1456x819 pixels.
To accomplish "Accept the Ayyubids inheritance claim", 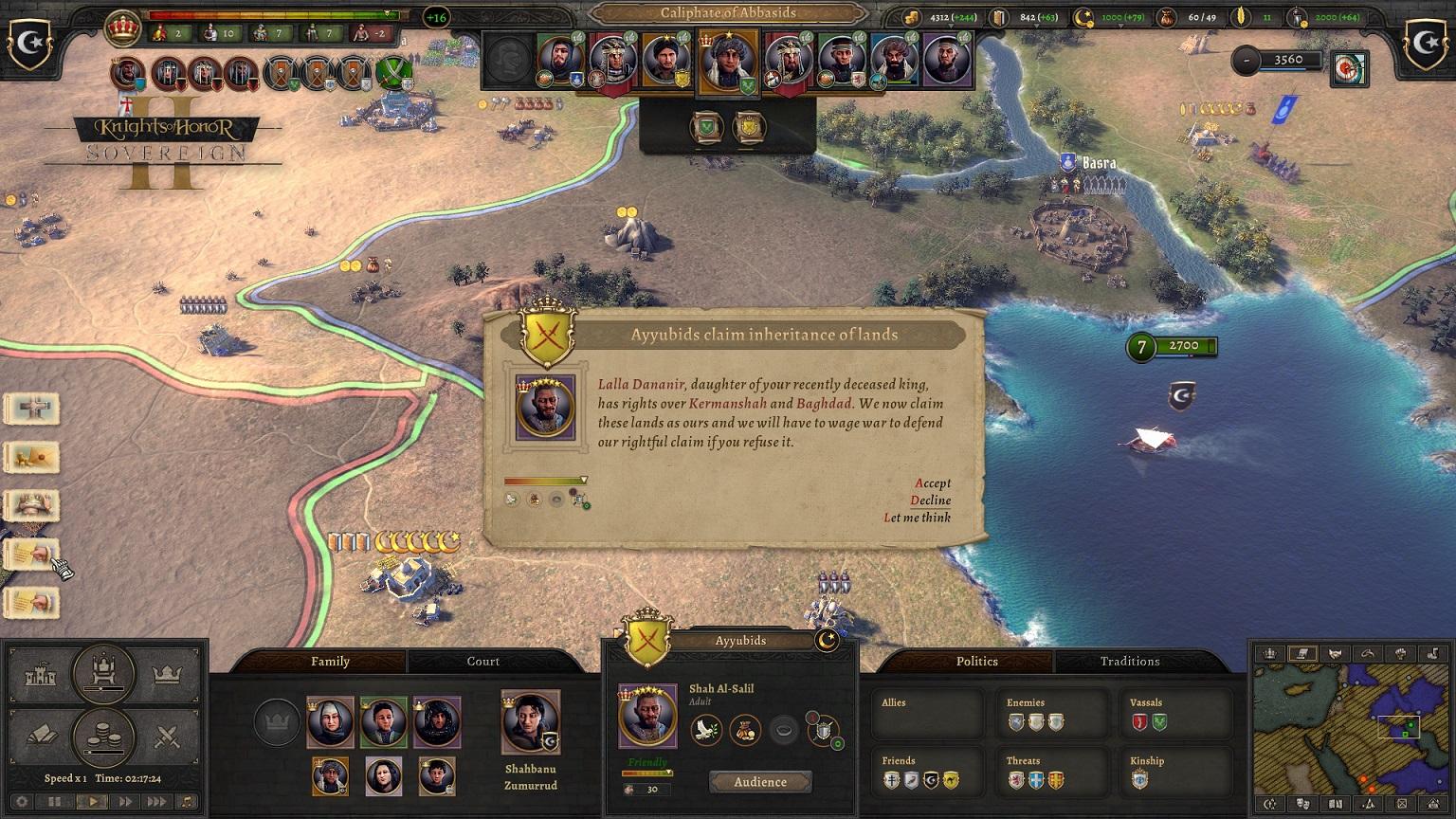I will coord(933,482).
